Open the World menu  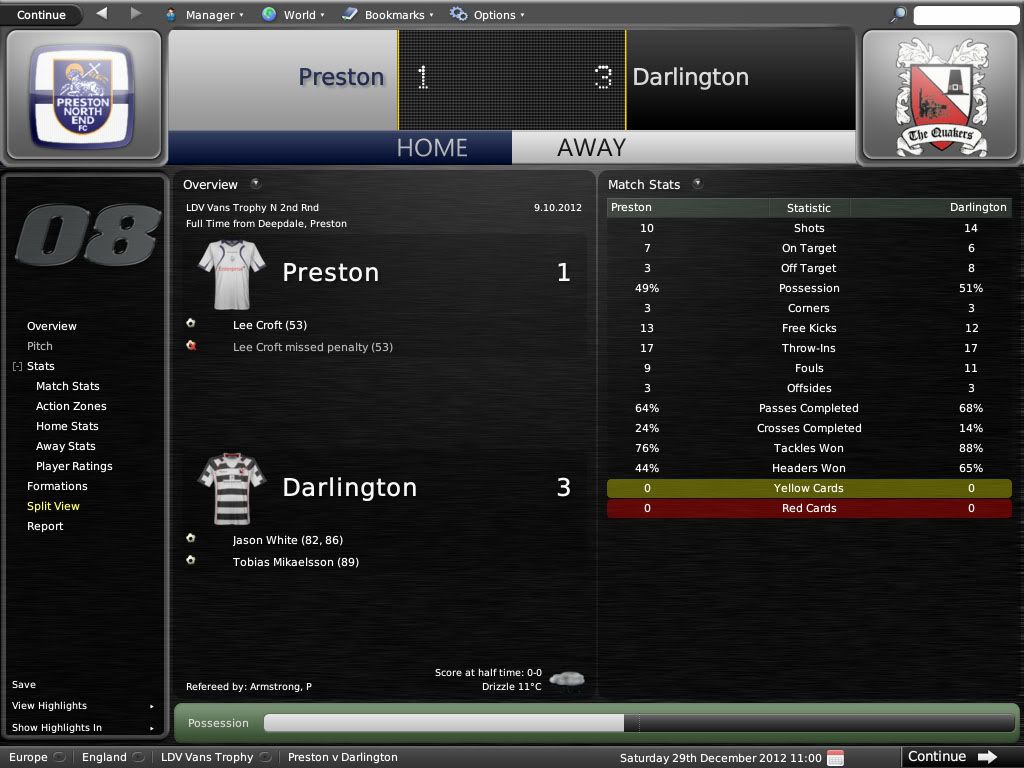click(x=290, y=15)
